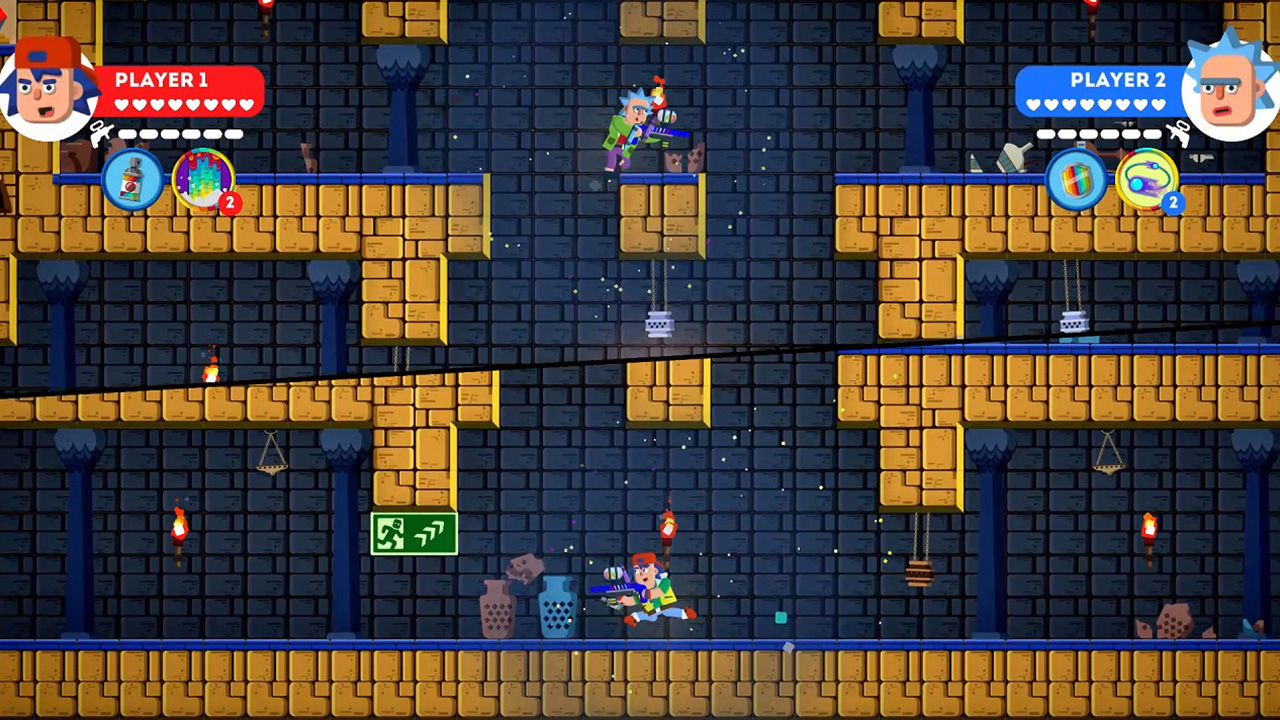This screenshot has height=720, width=1280.
Task: Select Player 1's spray can power-up icon
Action: click(133, 180)
